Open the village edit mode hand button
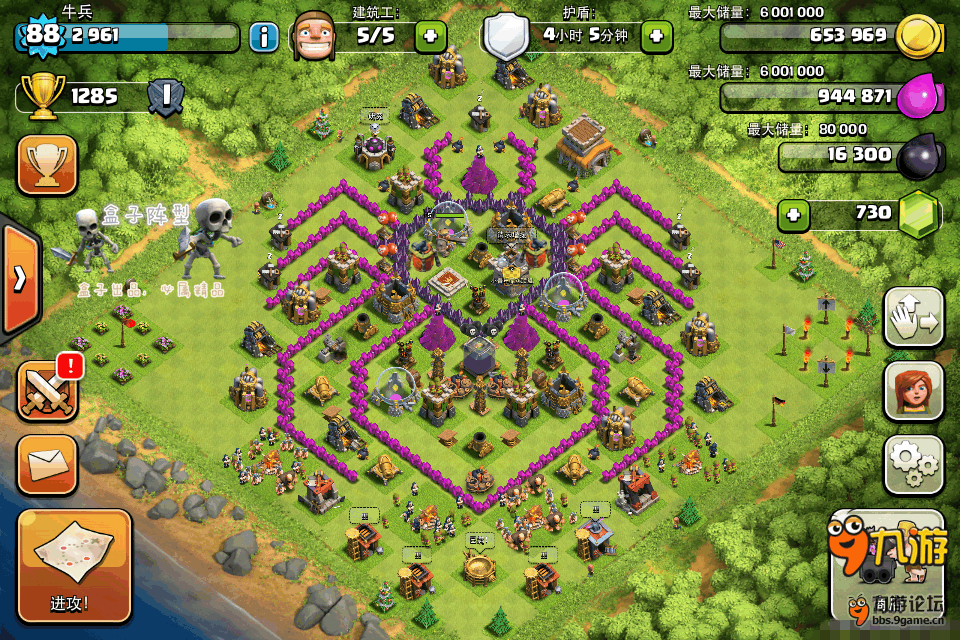This screenshot has width=960, height=640. coord(914,318)
